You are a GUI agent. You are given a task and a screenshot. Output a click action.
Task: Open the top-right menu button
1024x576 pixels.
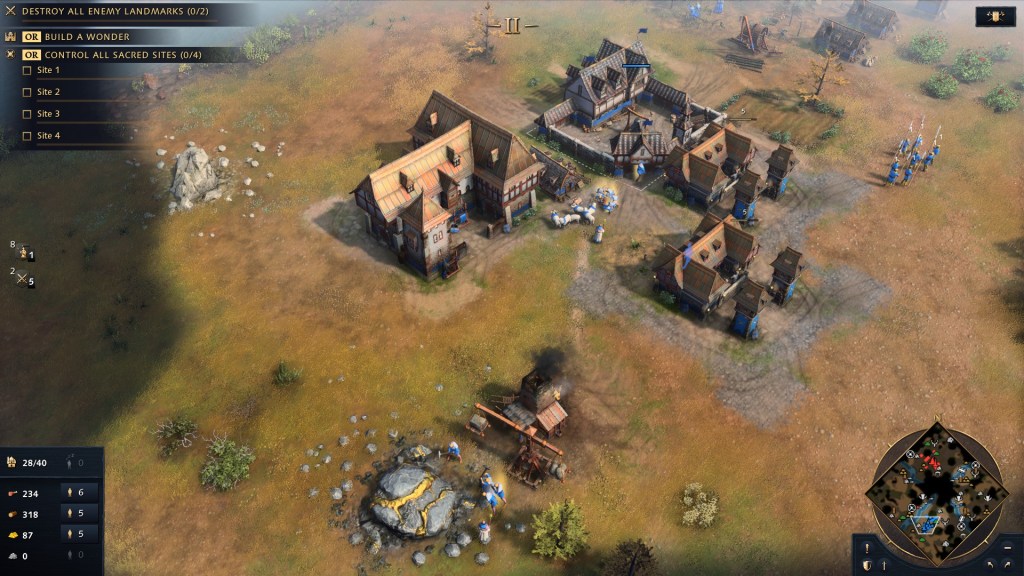tap(995, 17)
